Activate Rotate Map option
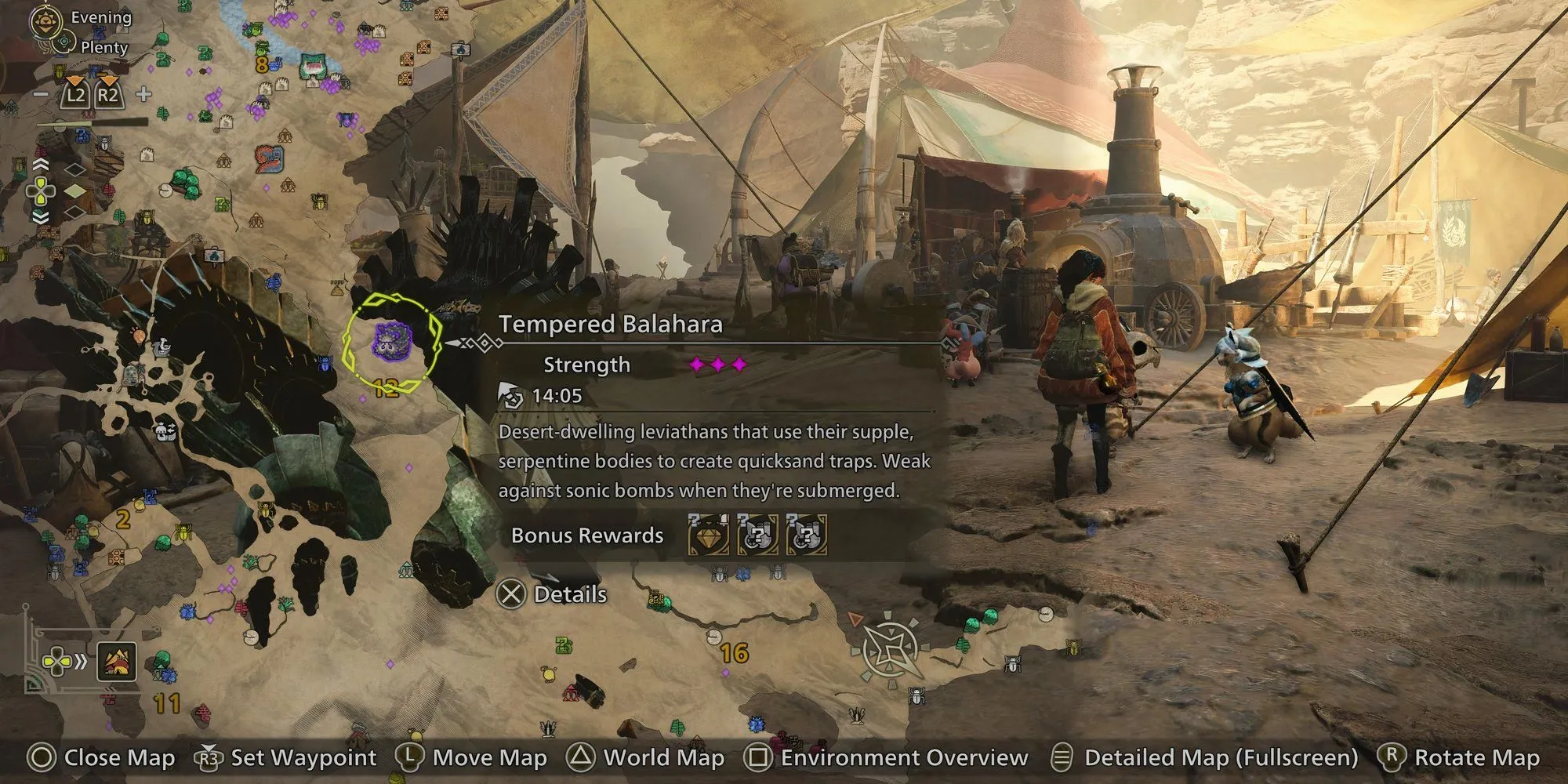The width and height of the screenshot is (1568, 784). (x=1459, y=757)
